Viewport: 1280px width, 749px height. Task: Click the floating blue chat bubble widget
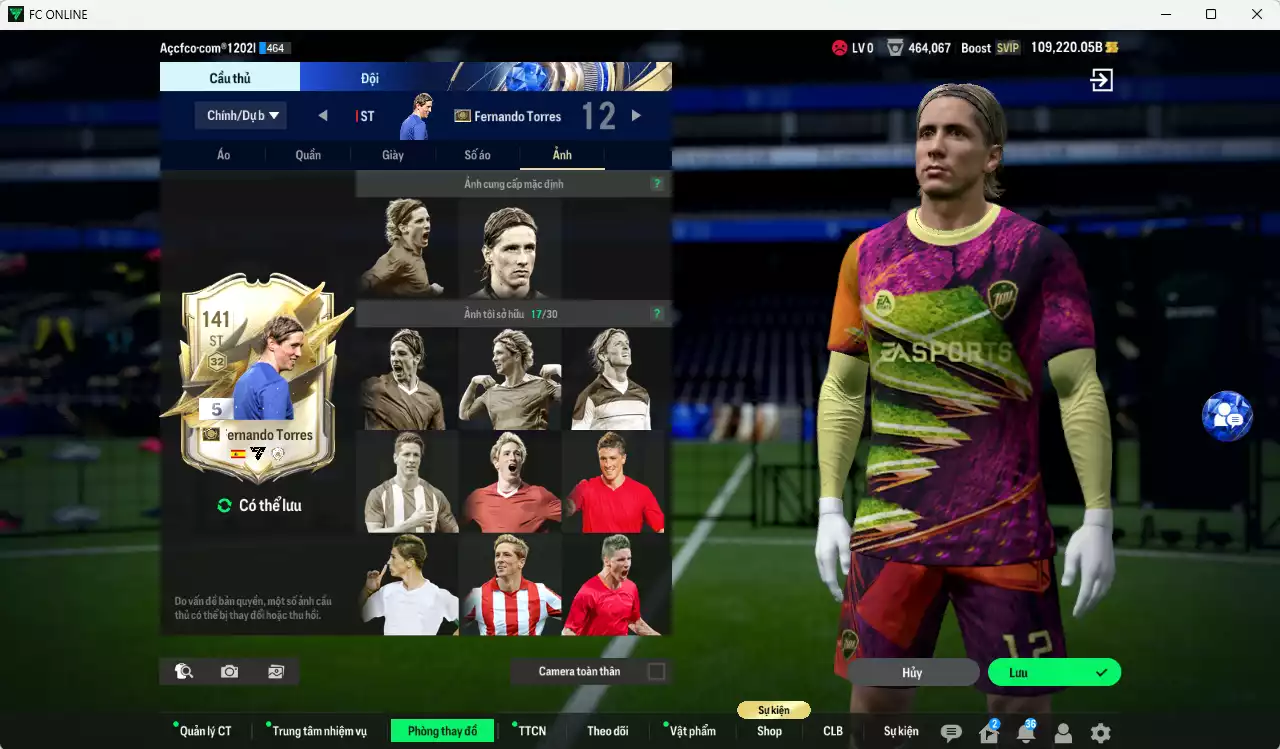coord(1226,416)
